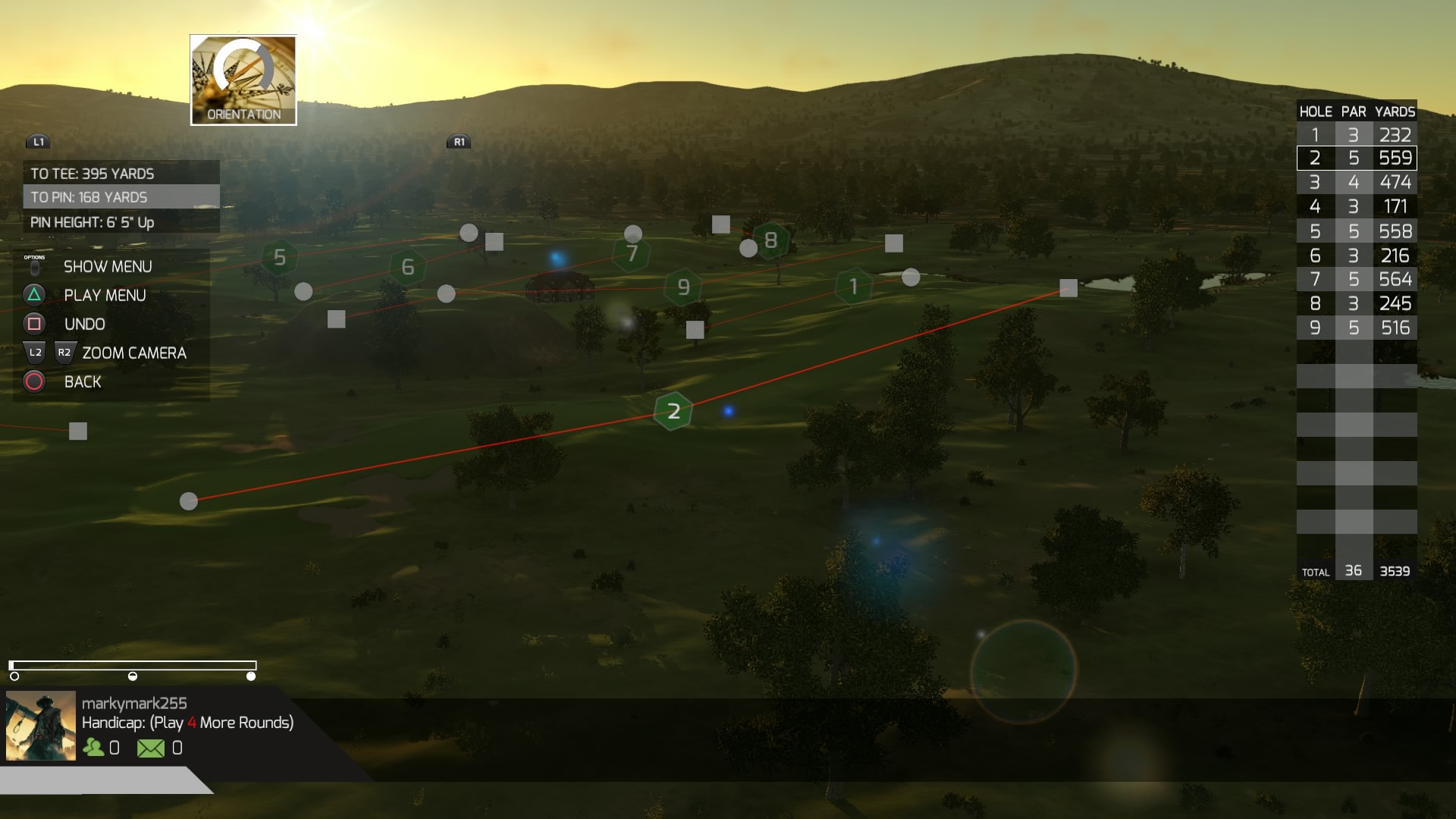Screen dimensions: 1456x819
Task: Click hole 8 hexagon marker
Action: click(x=771, y=240)
